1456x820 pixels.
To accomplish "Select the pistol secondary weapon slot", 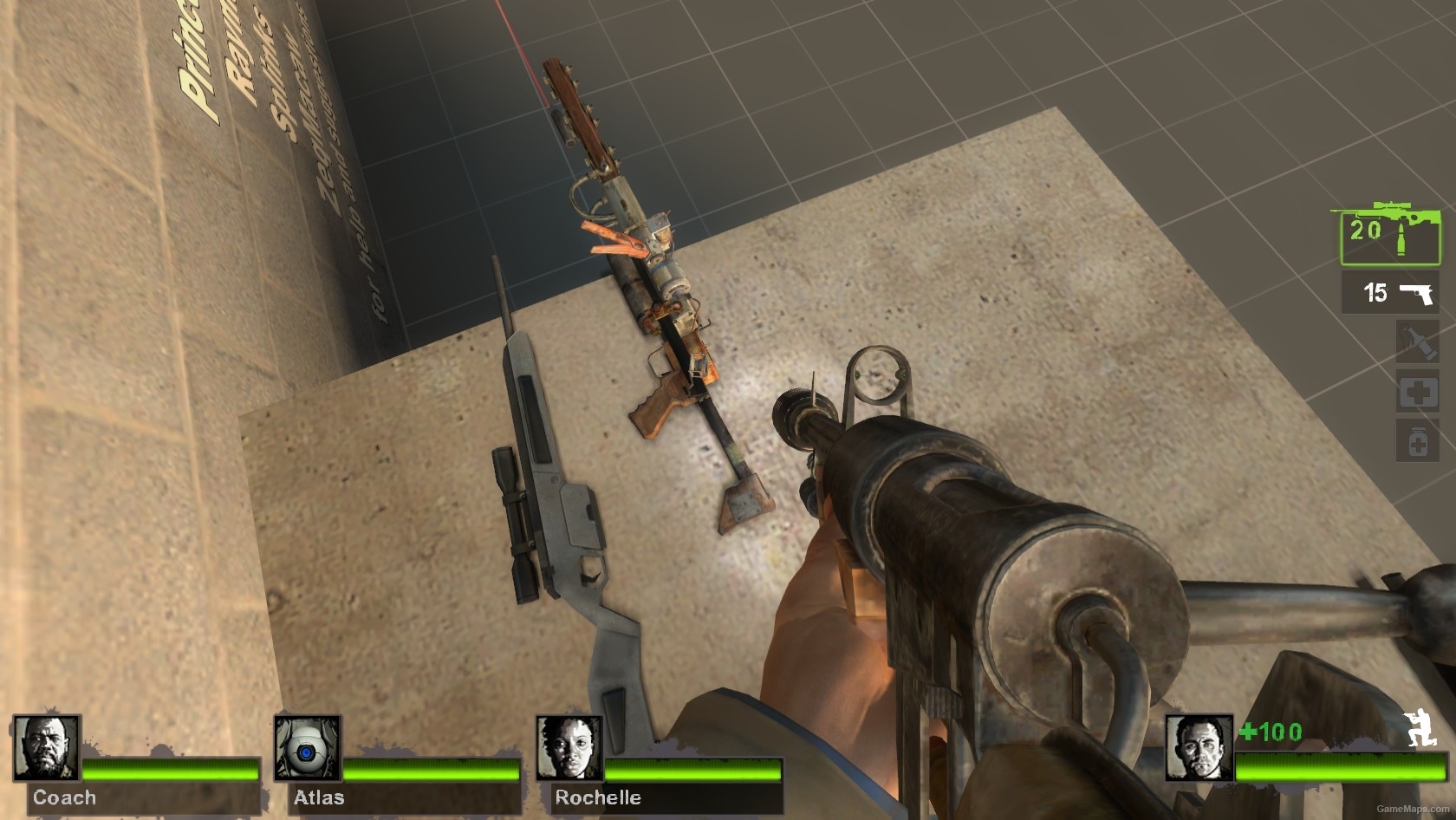I will click(x=1390, y=292).
